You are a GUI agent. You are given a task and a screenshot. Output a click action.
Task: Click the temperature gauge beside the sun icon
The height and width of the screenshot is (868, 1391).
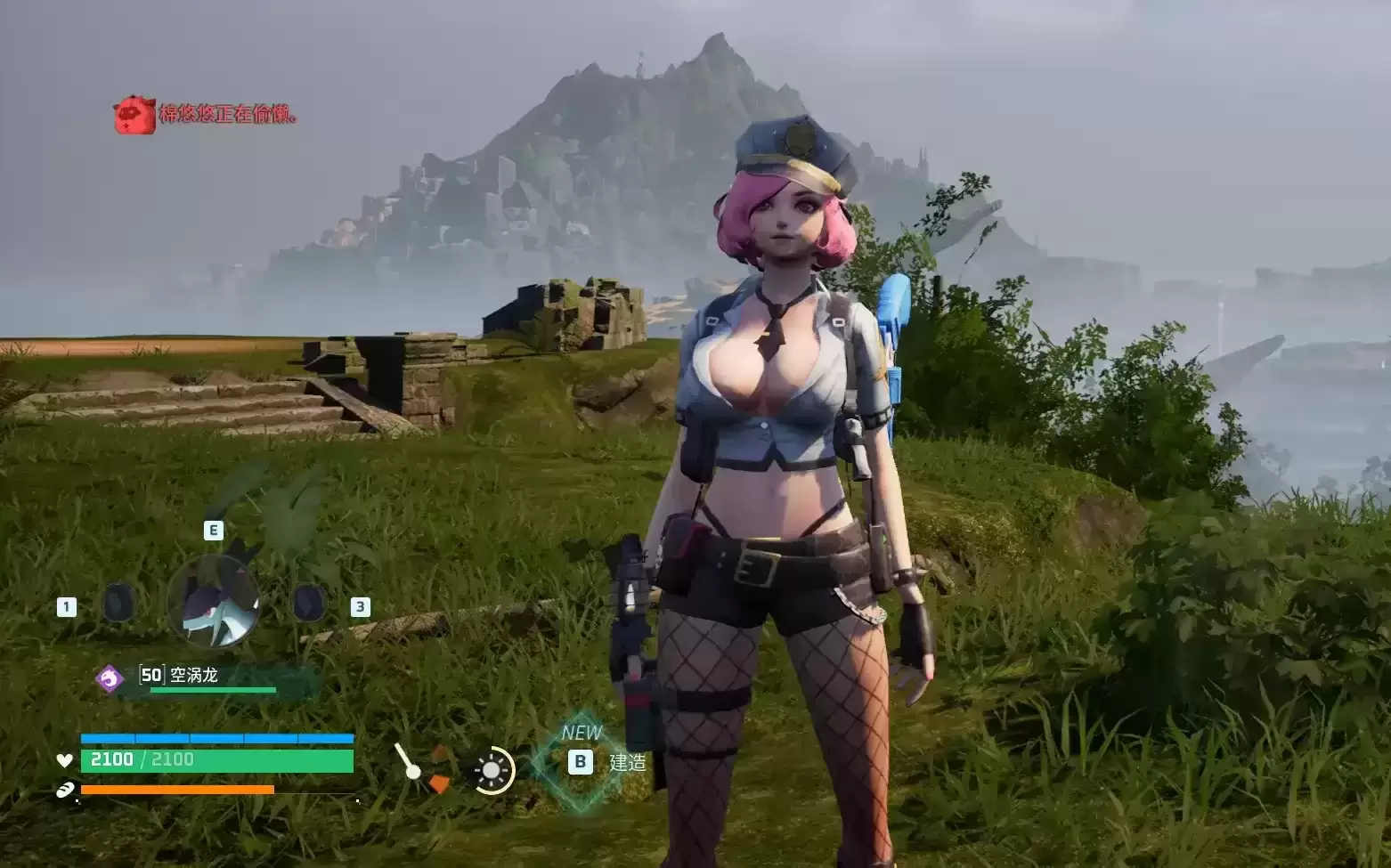[421, 770]
